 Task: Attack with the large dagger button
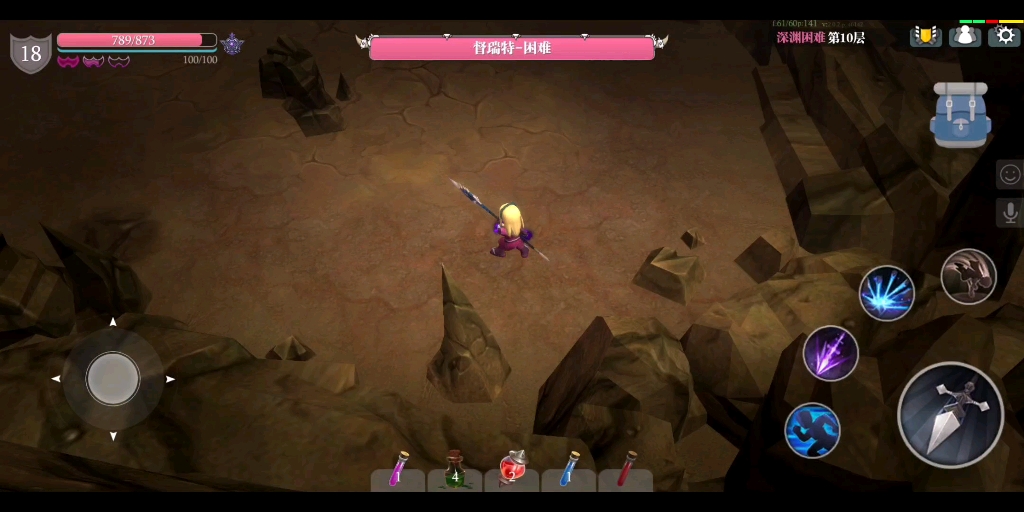950,414
